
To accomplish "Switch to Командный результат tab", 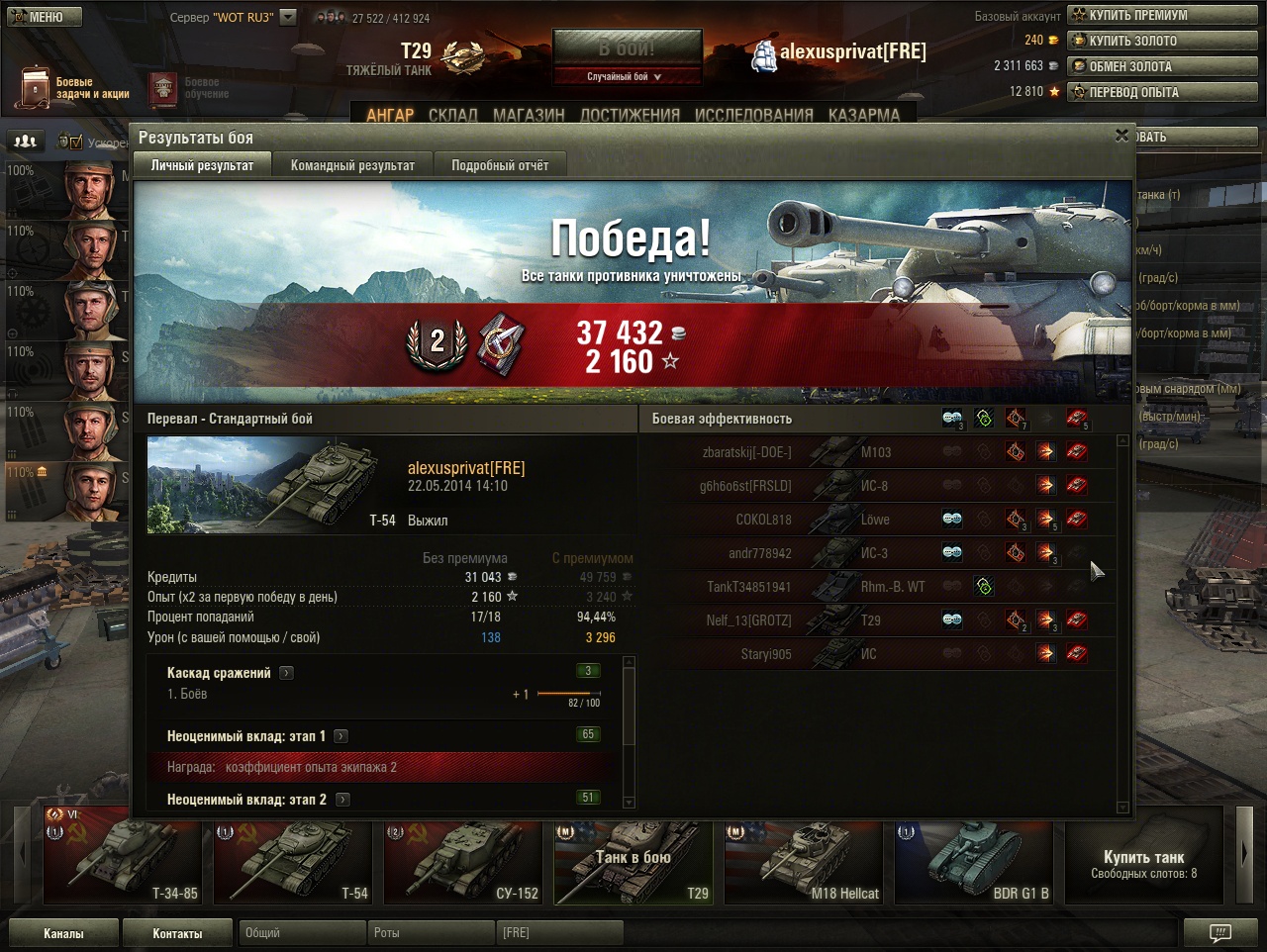I will pyautogui.click(x=352, y=165).
